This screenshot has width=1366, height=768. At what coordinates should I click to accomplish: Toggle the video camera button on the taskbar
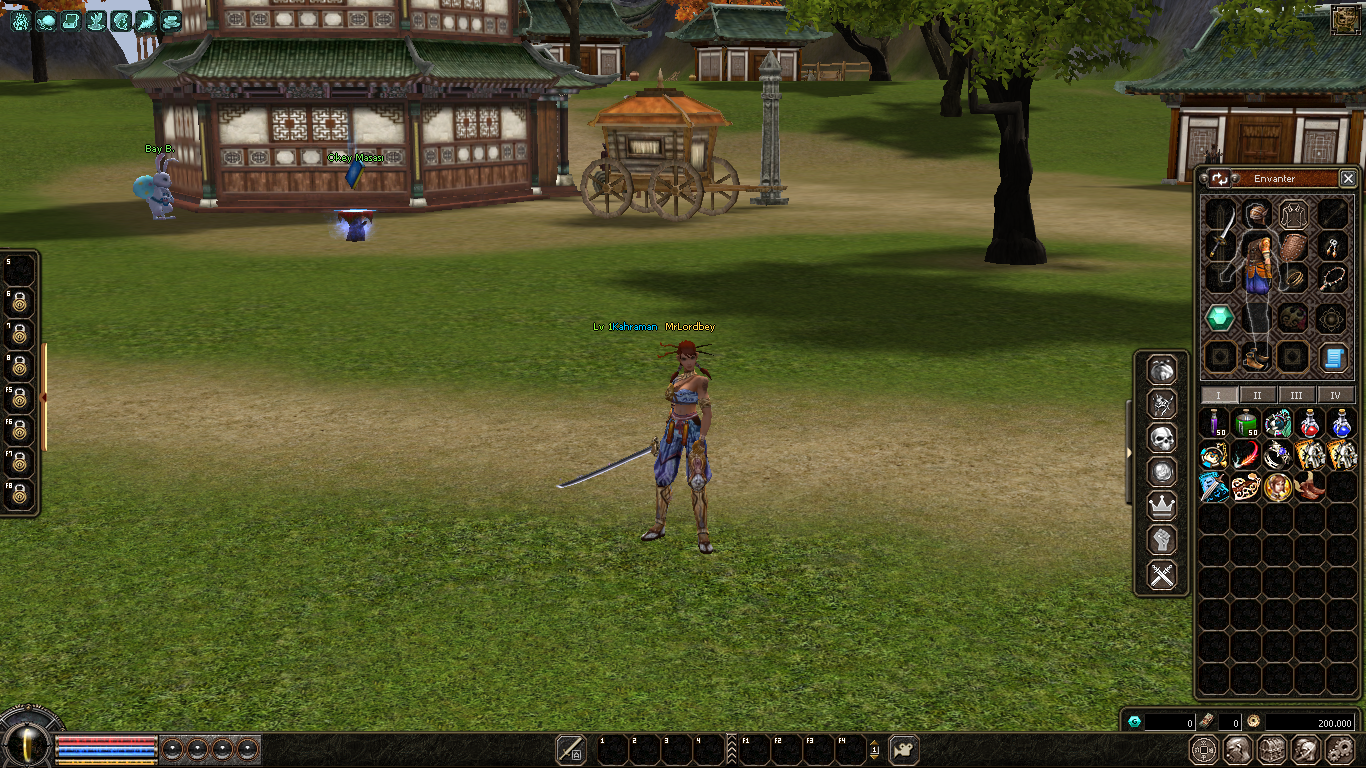tap(904, 749)
